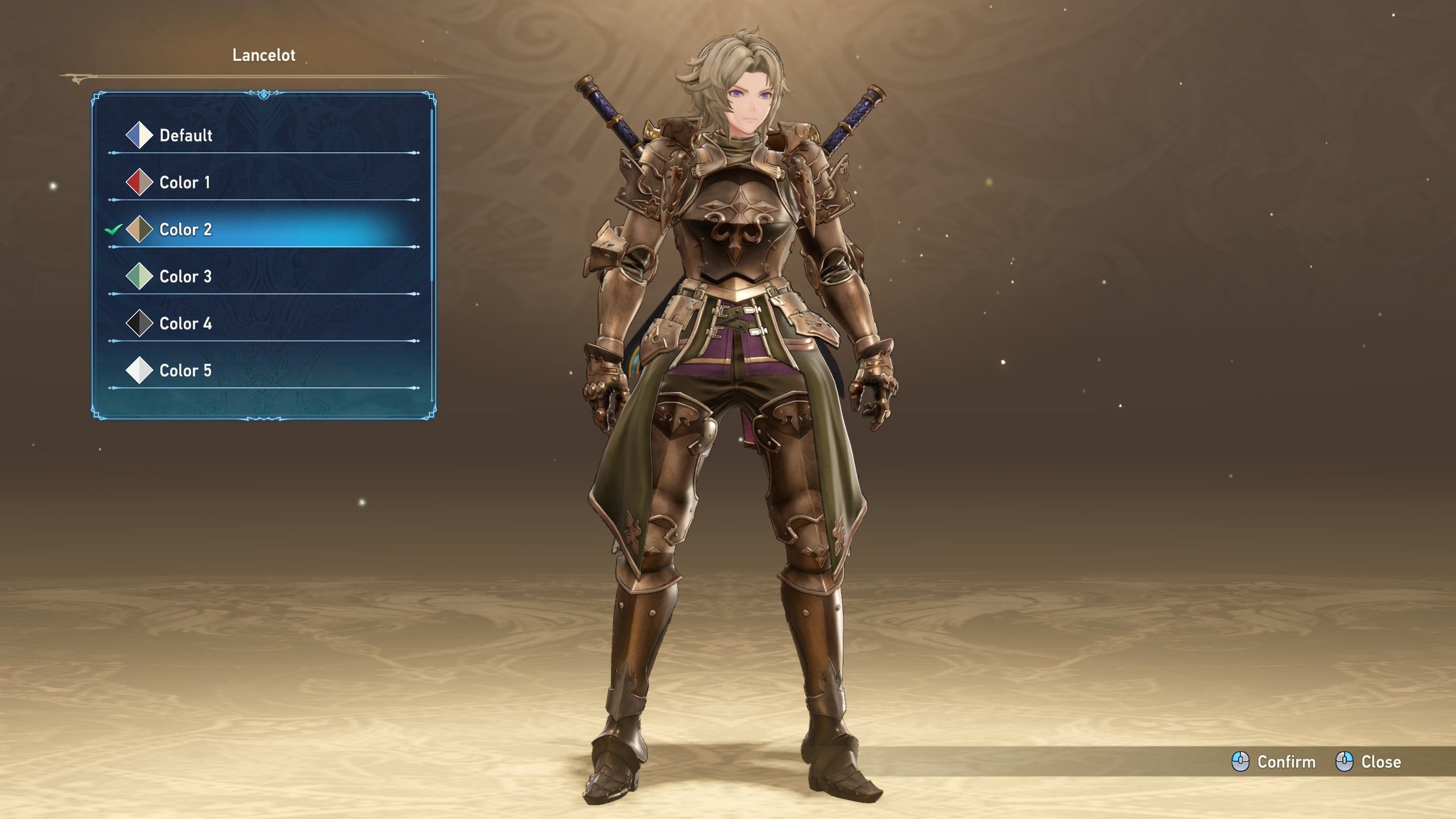Click the Confirm button
The image size is (1456, 819).
(x=1274, y=762)
